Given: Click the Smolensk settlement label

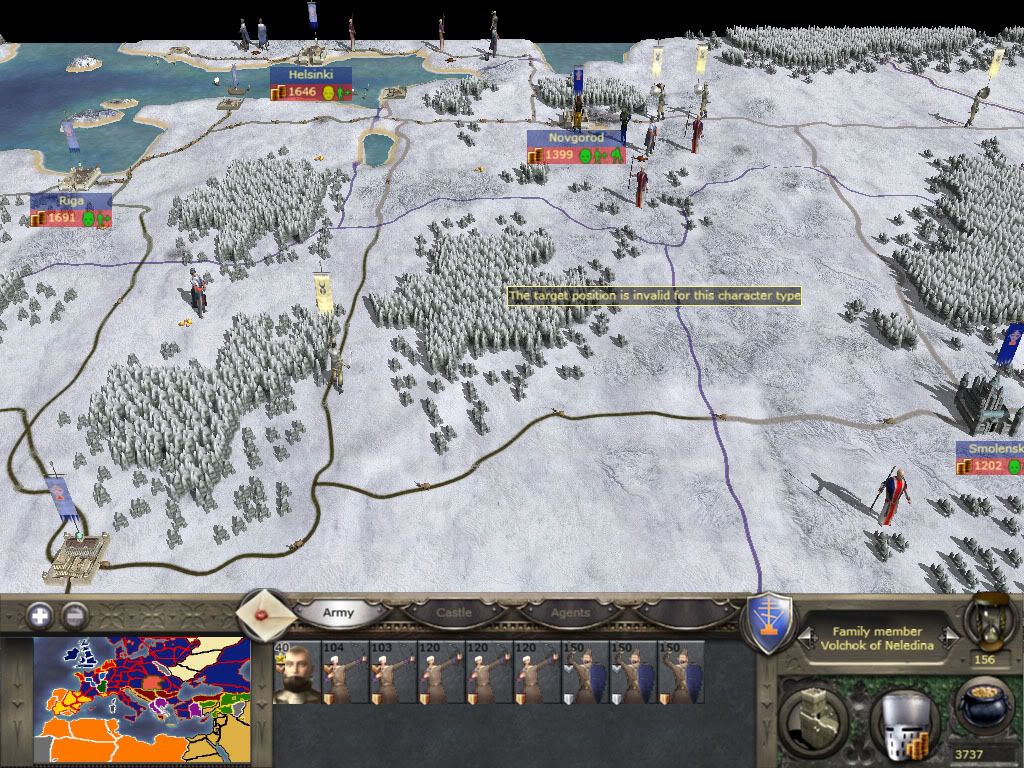Looking at the screenshot, I should 989,450.
